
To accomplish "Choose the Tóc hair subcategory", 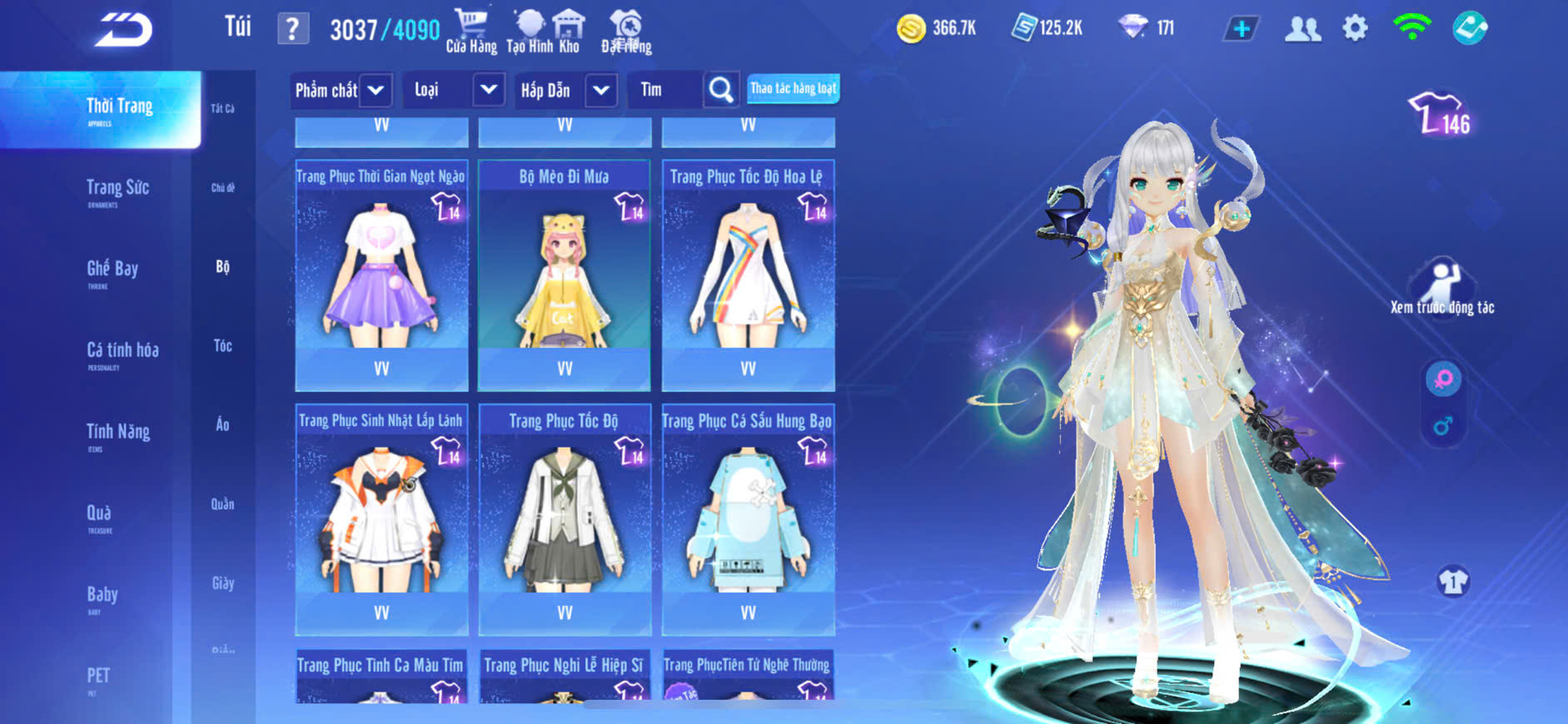I will pyautogui.click(x=222, y=345).
